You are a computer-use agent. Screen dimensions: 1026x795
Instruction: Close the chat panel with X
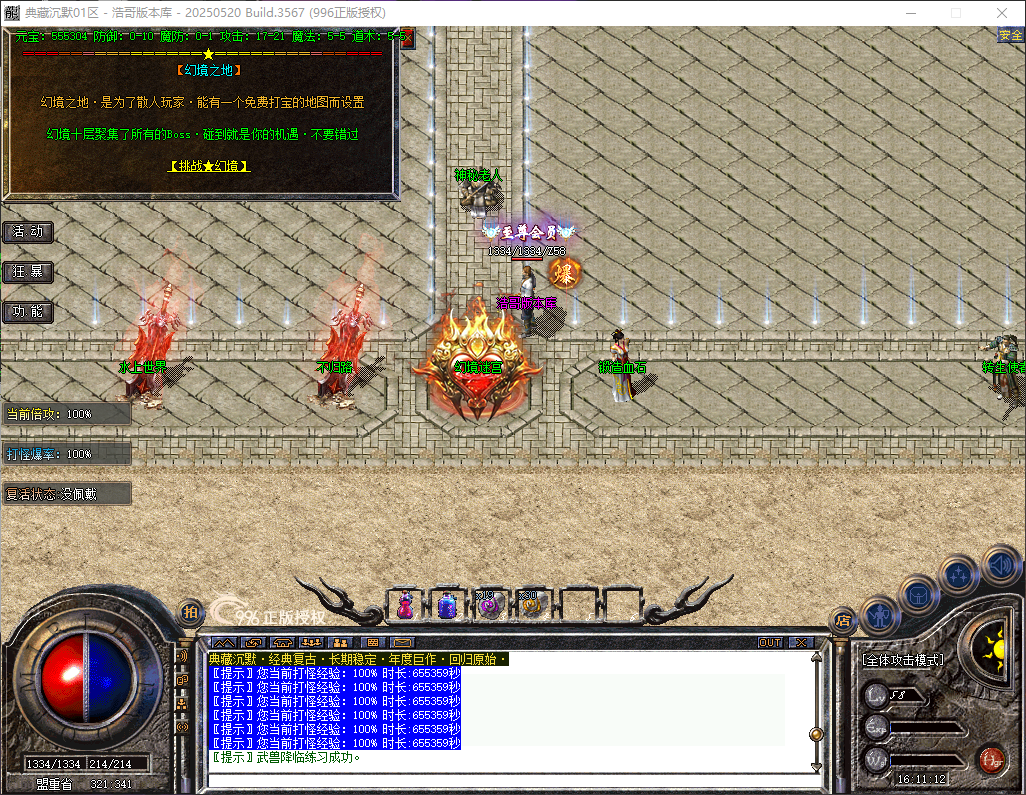tap(801, 642)
